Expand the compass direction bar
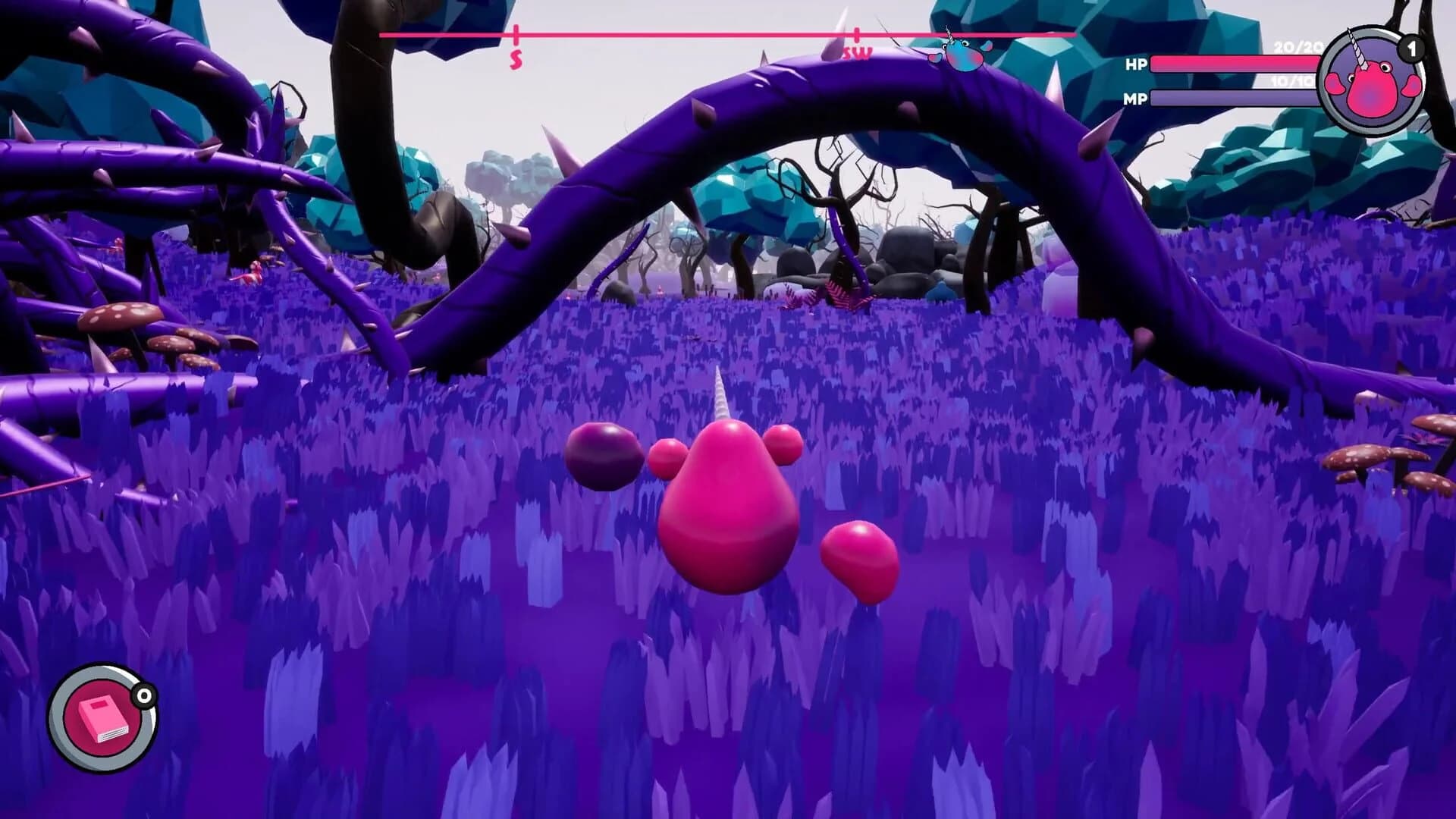Image resolution: width=1456 pixels, height=819 pixels. 726,35
